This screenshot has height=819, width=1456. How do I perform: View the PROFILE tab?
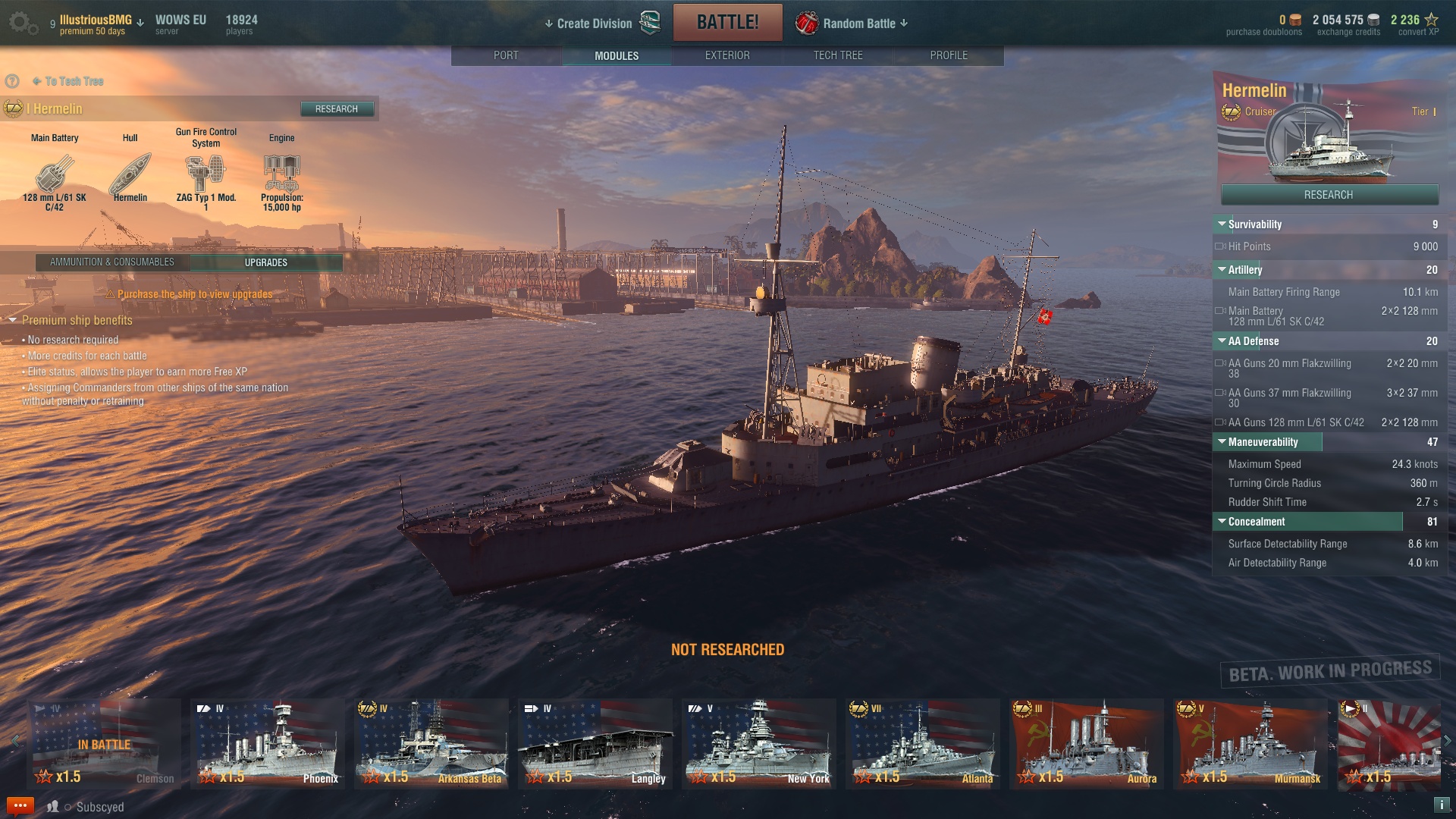948,55
